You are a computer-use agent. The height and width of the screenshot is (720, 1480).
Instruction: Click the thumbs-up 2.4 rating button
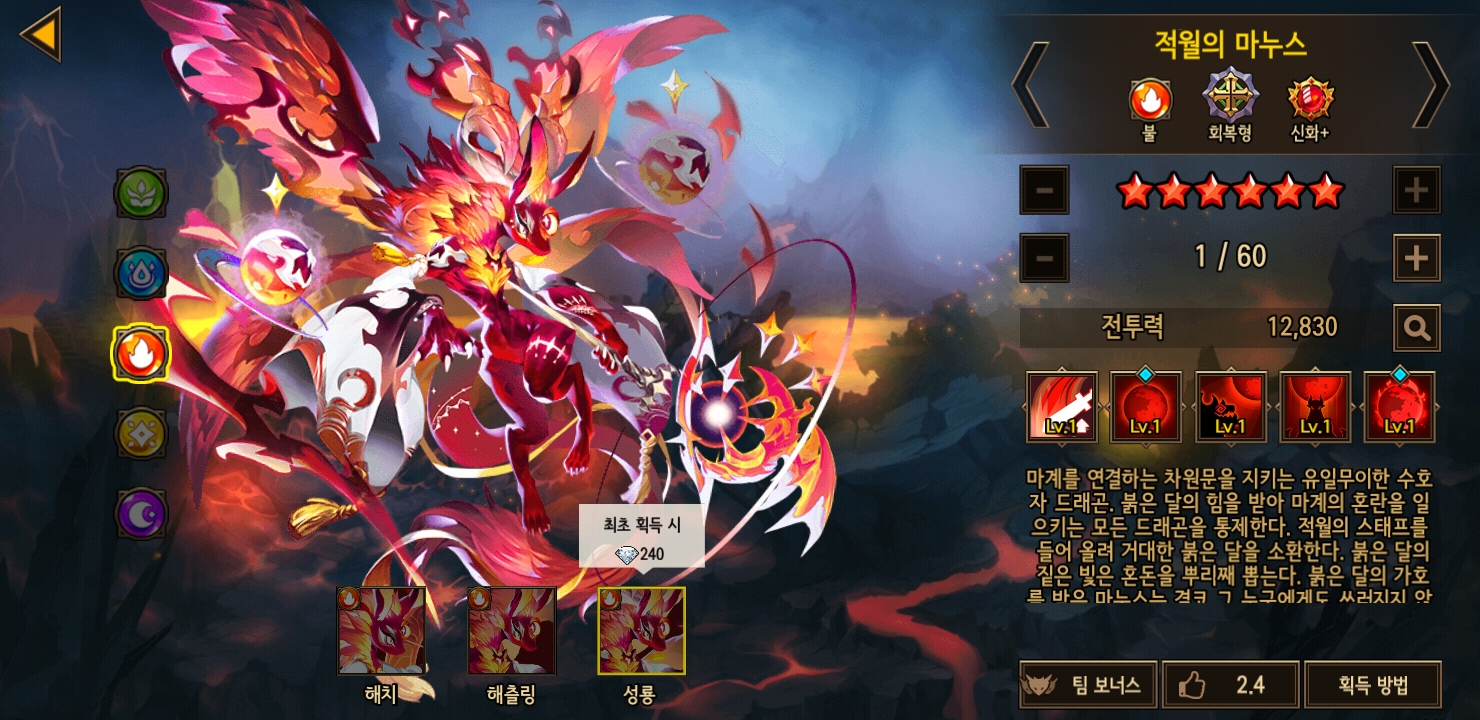pos(1230,685)
